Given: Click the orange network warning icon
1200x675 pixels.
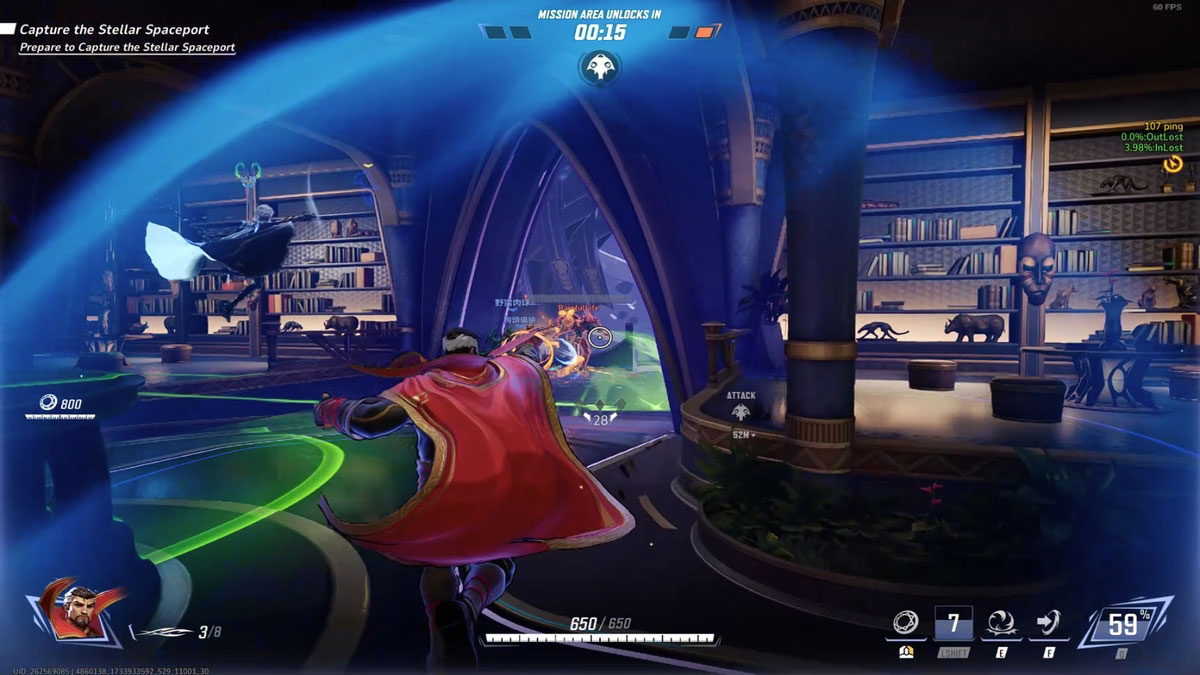Looking at the screenshot, I should [x=1174, y=163].
